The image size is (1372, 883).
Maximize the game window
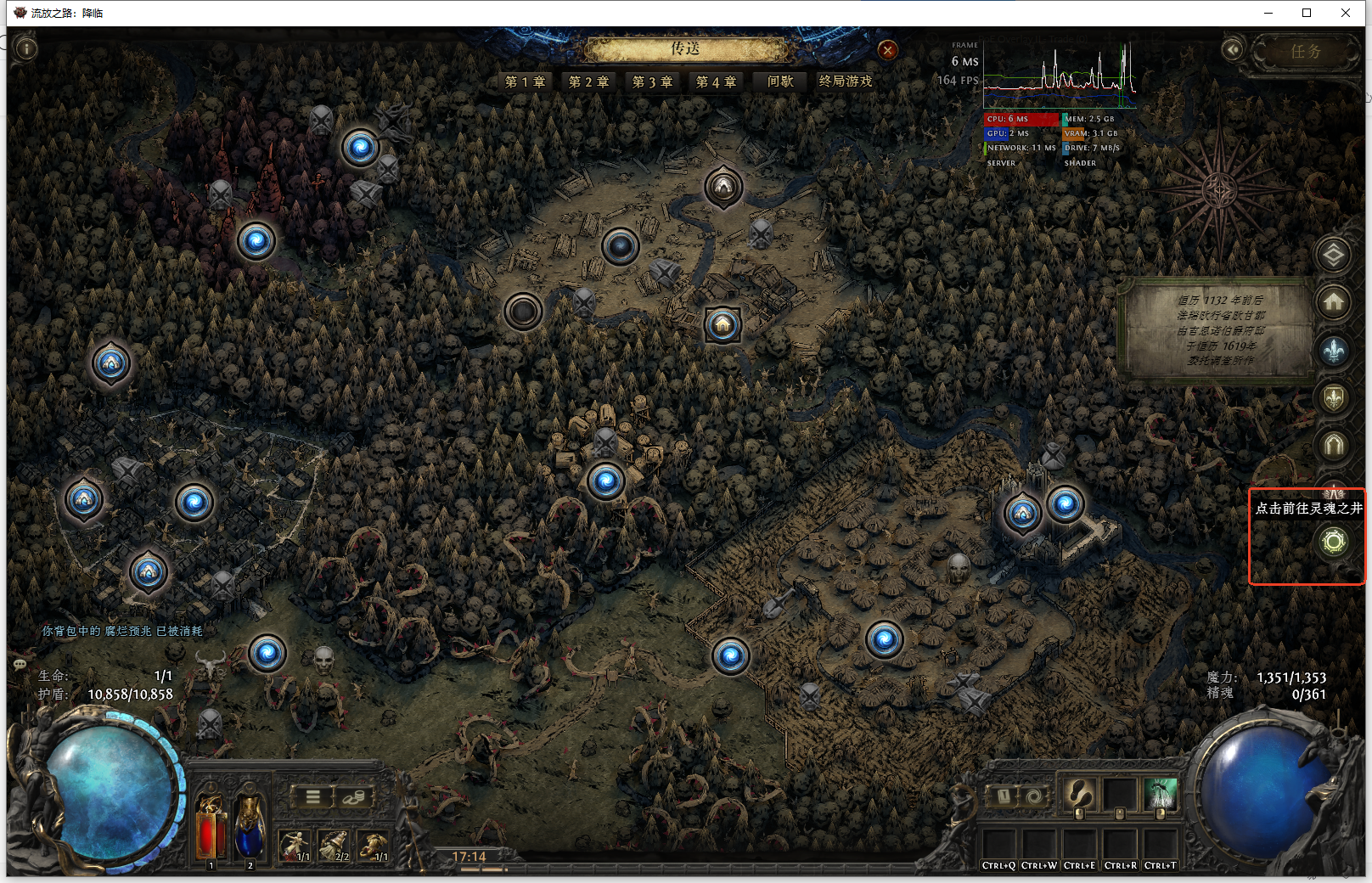point(1307,13)
